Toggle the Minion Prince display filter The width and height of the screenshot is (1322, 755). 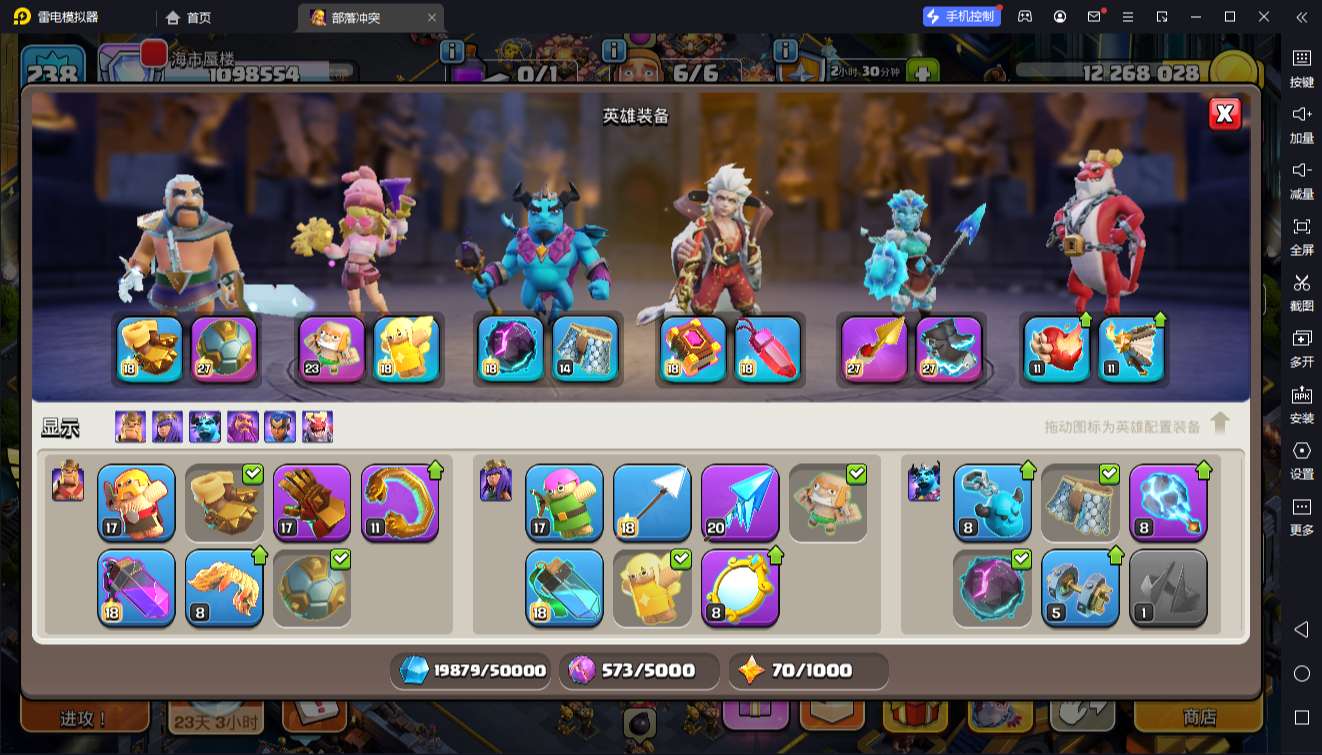click(x=205, y=427)
